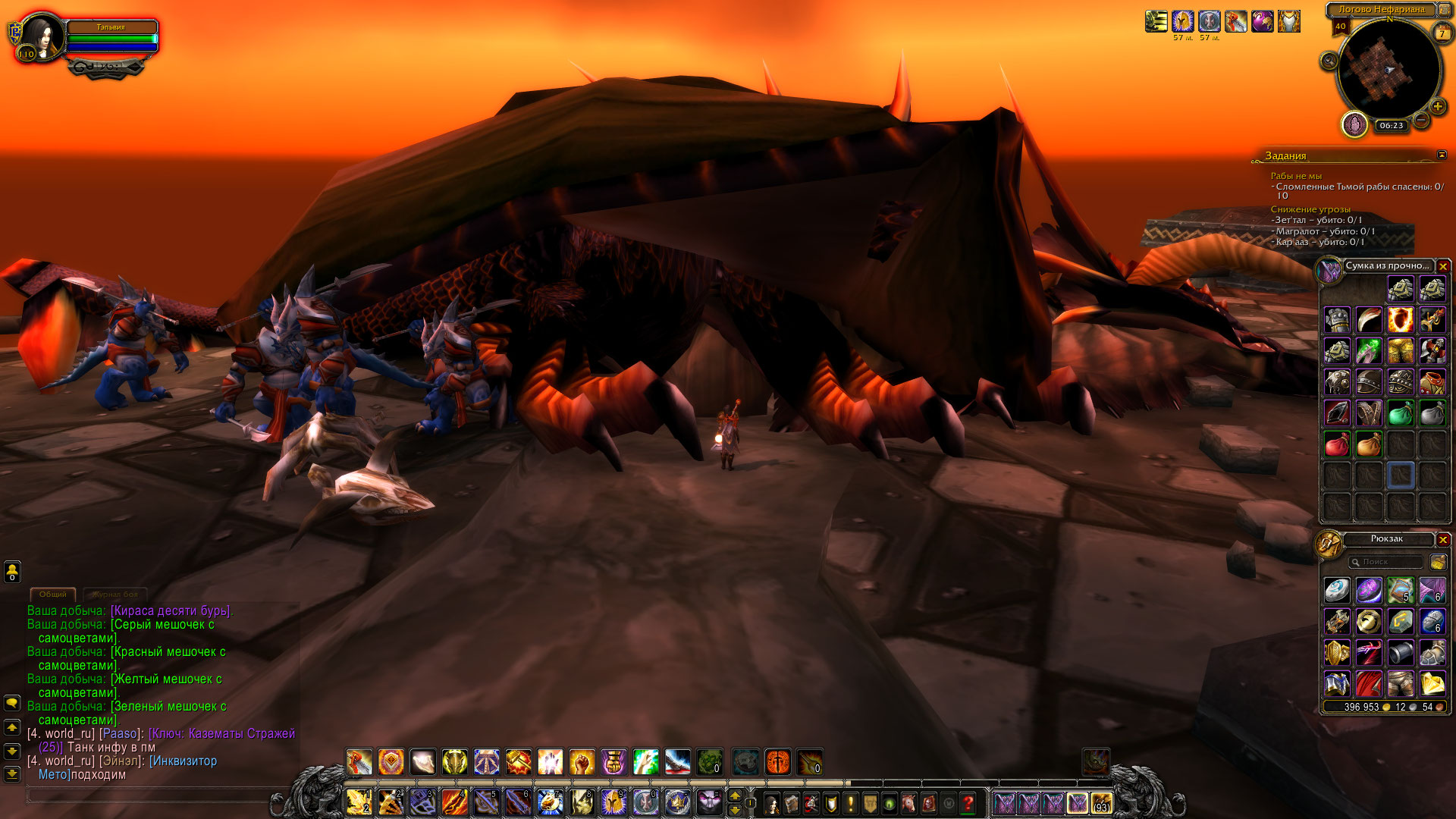Open the character portrait micro menu button
The width and height of the screenshot is (1456, 819).
click(772, 802)
